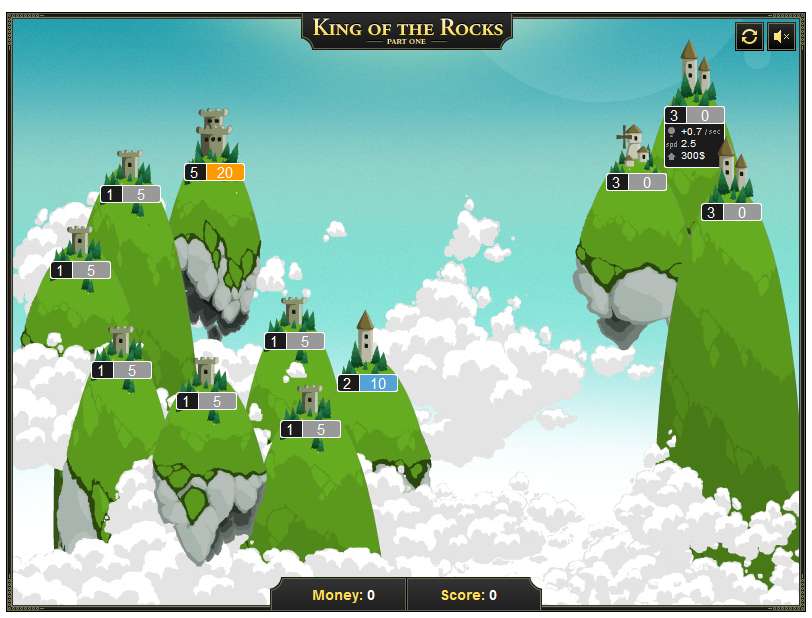Select the blue tower with 10 troops
Viewport: 812px width, 618px height.
366,340
